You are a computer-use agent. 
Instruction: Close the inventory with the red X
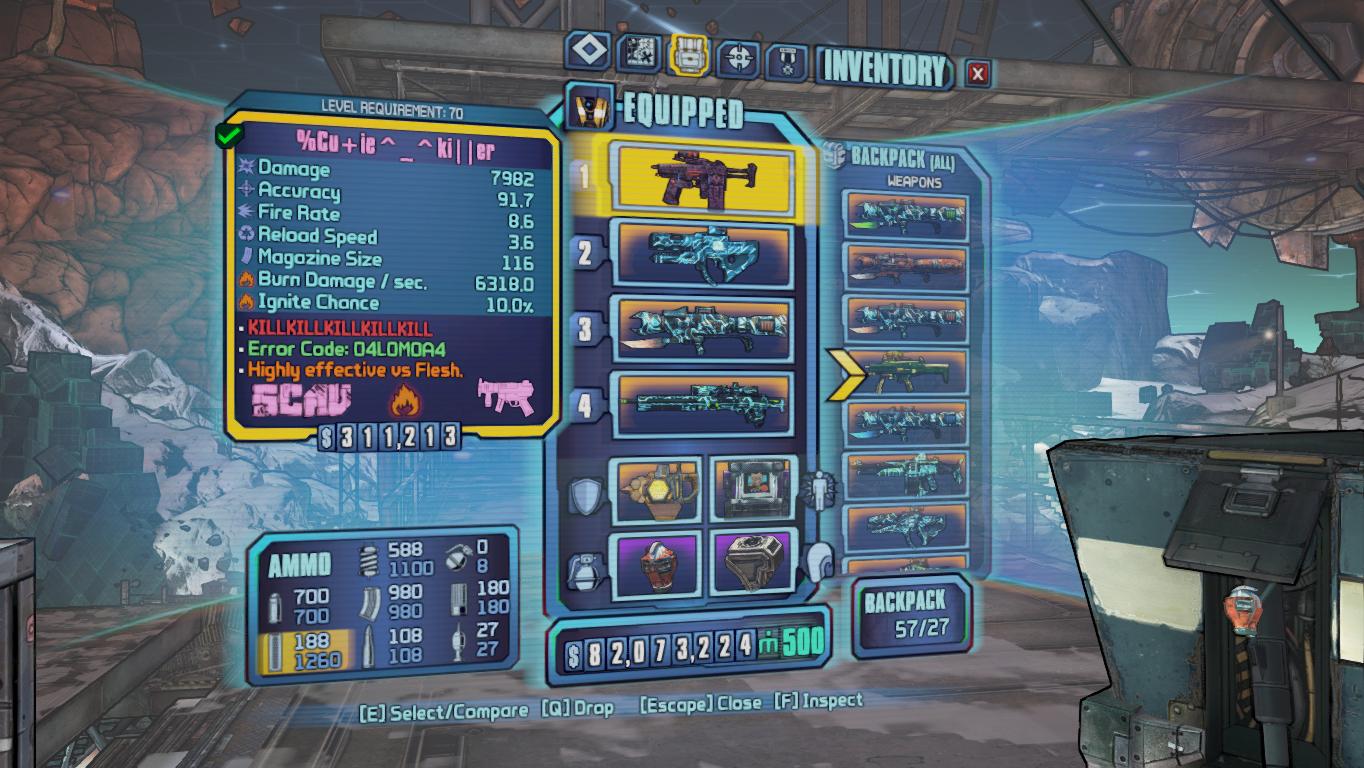(x=978, y=73)
